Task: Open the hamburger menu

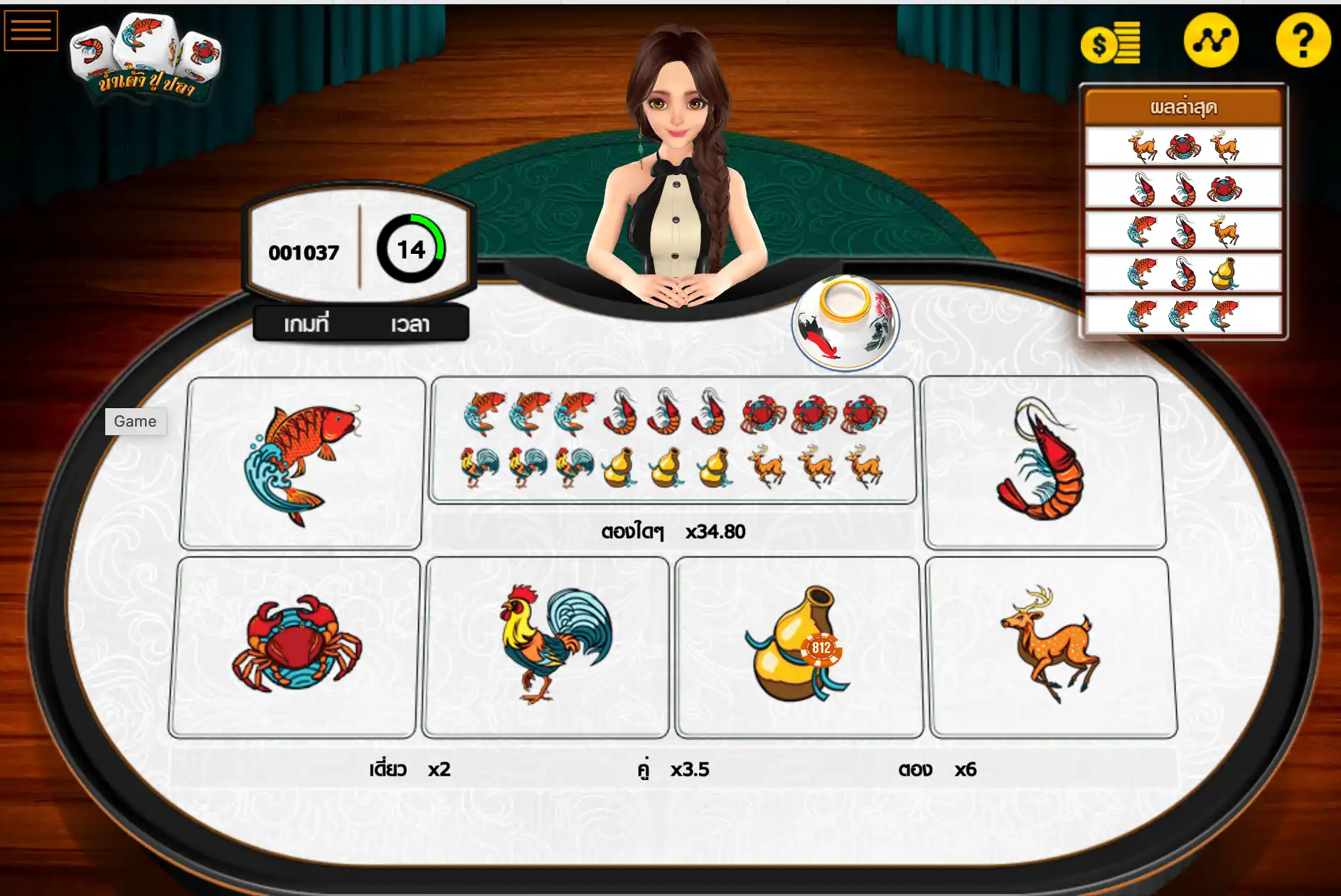Action: click(x=31, y=30)
